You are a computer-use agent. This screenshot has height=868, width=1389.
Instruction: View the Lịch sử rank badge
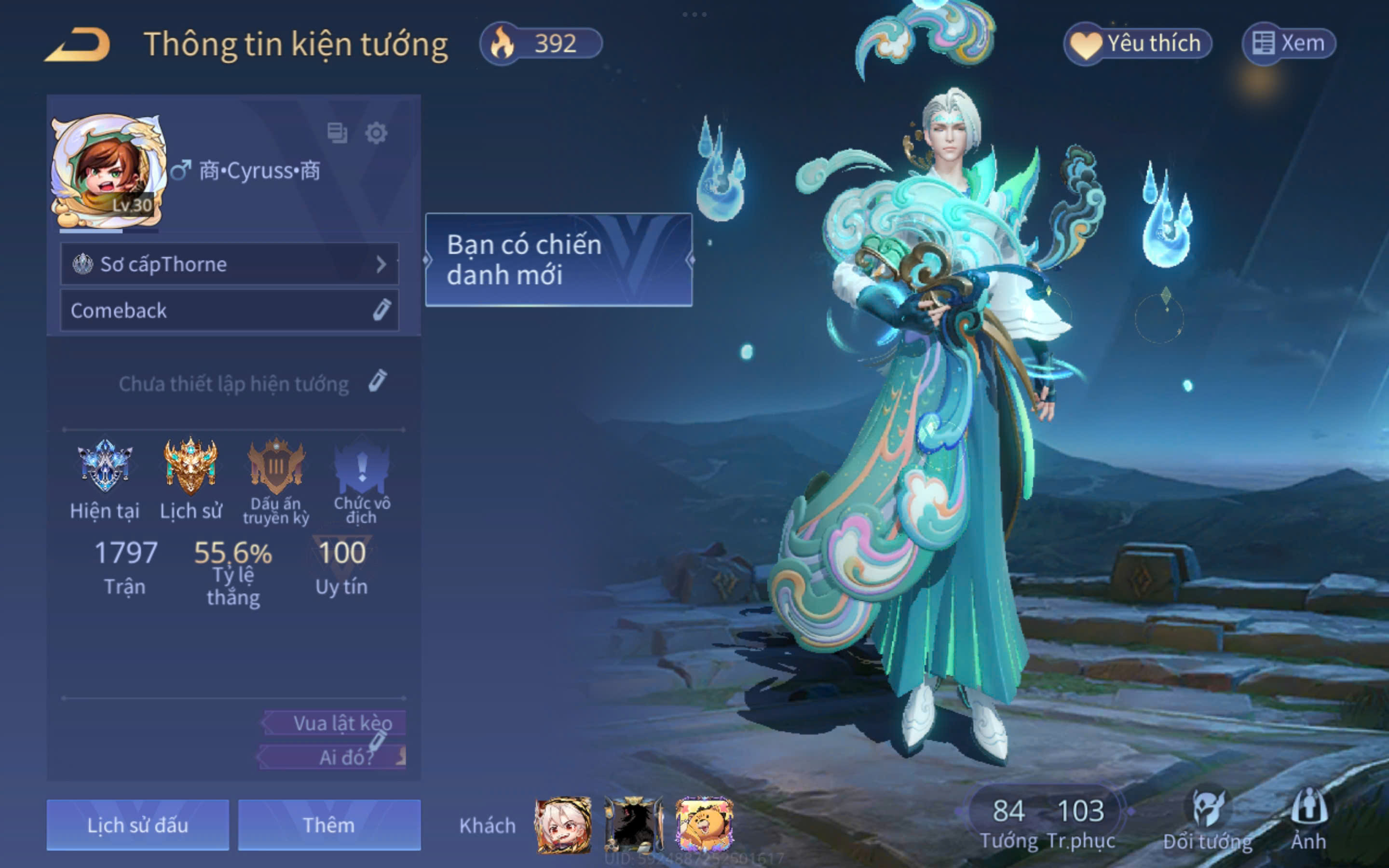click(191, 466)
